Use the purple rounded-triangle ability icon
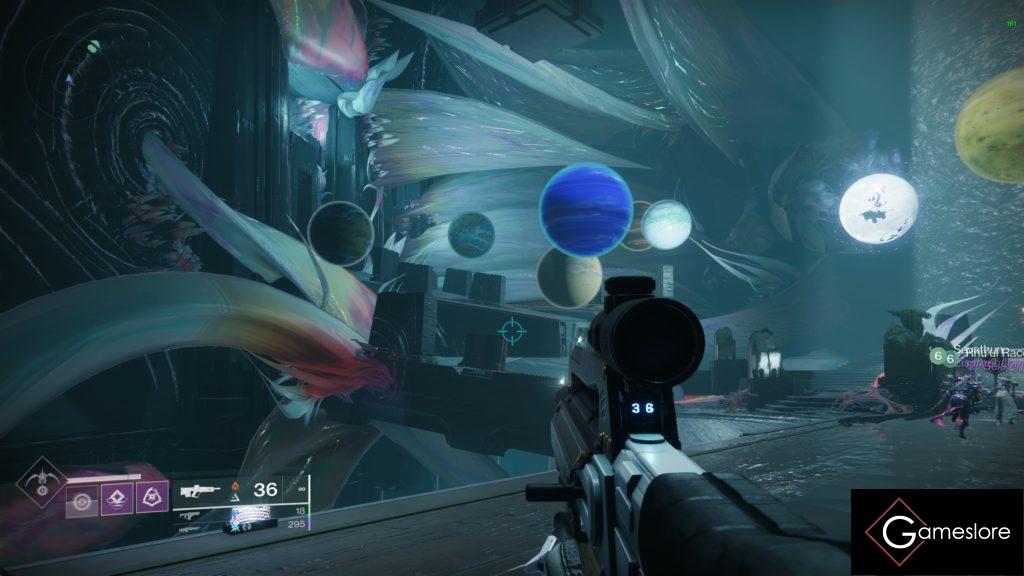Viewport: 1024px width, 576px height. pos(151,496)
